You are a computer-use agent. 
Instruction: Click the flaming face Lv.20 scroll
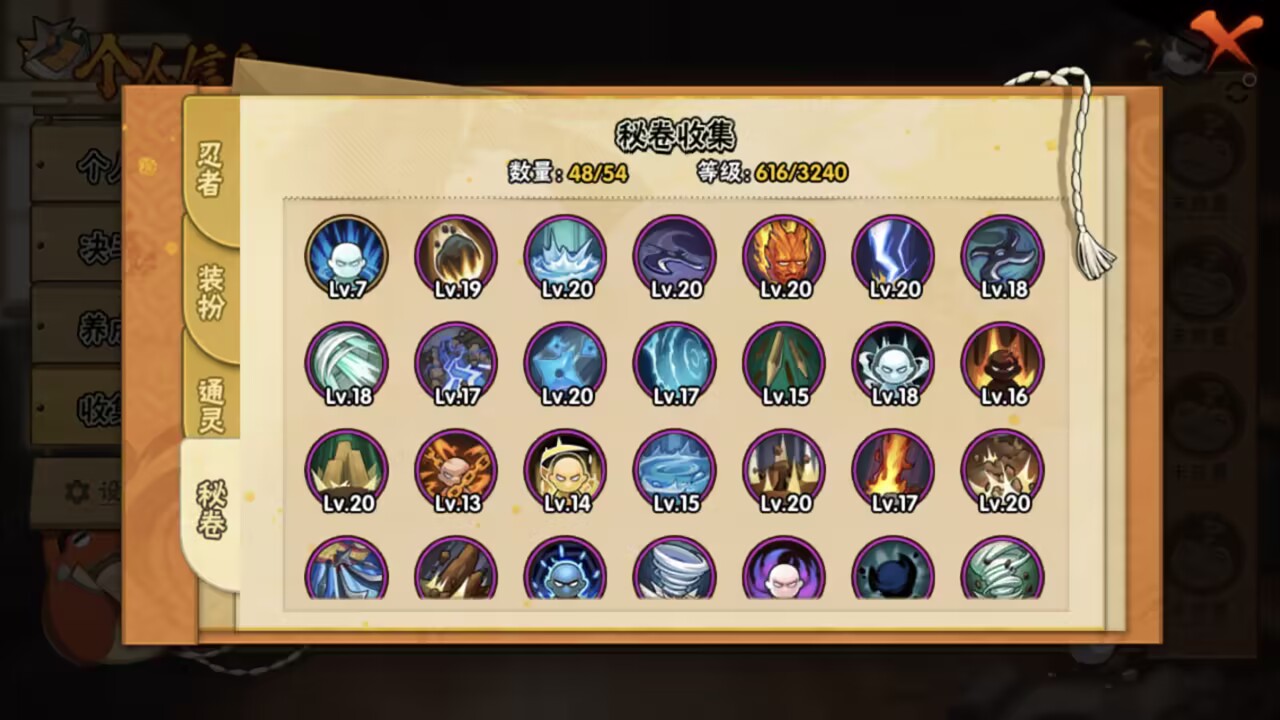click(784, 256)
